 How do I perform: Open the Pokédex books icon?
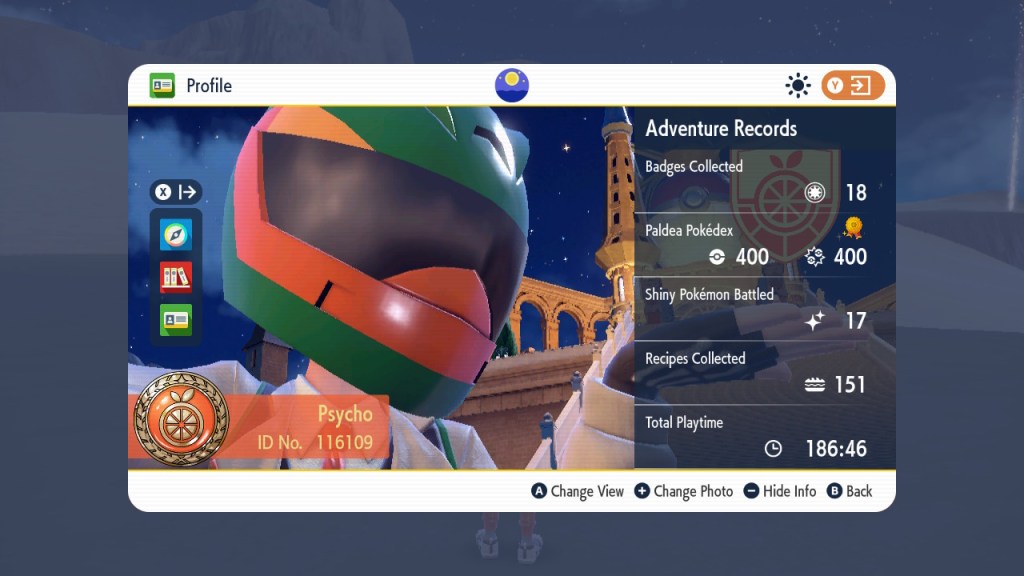176,277
